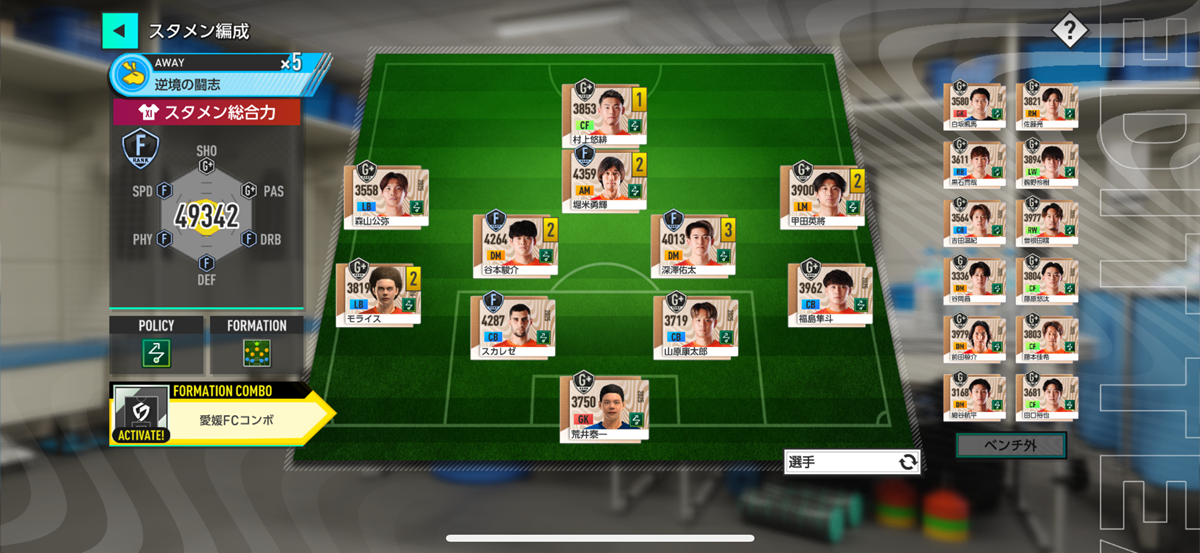Select the CF 村上悠緋 player card
The width and height of the screenshot is (1200, 553).
[603, 115]
